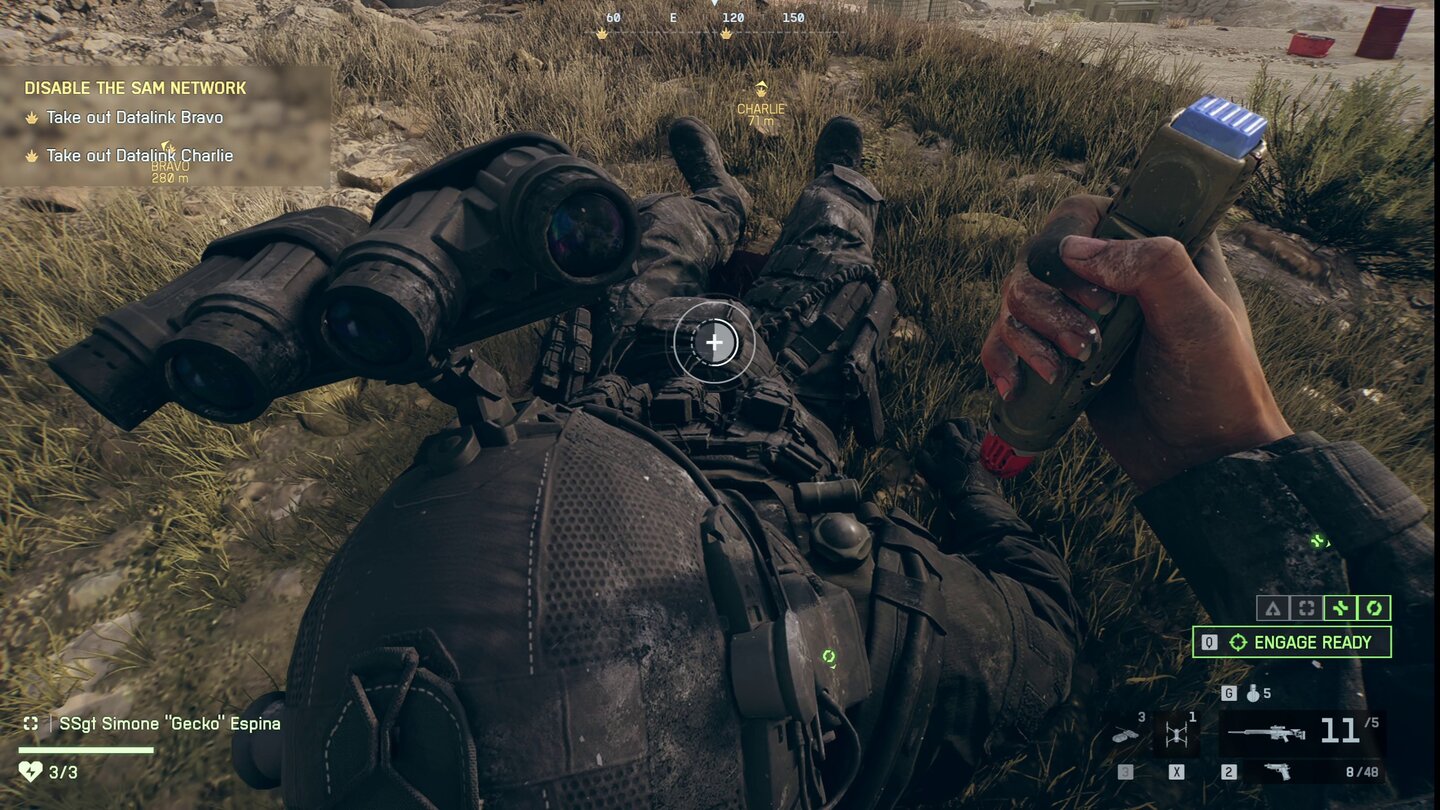Viewport: 1440px width, 810px height.
Task: Select the hold position brackets command icon
Action: click(x=1305, y=608)
